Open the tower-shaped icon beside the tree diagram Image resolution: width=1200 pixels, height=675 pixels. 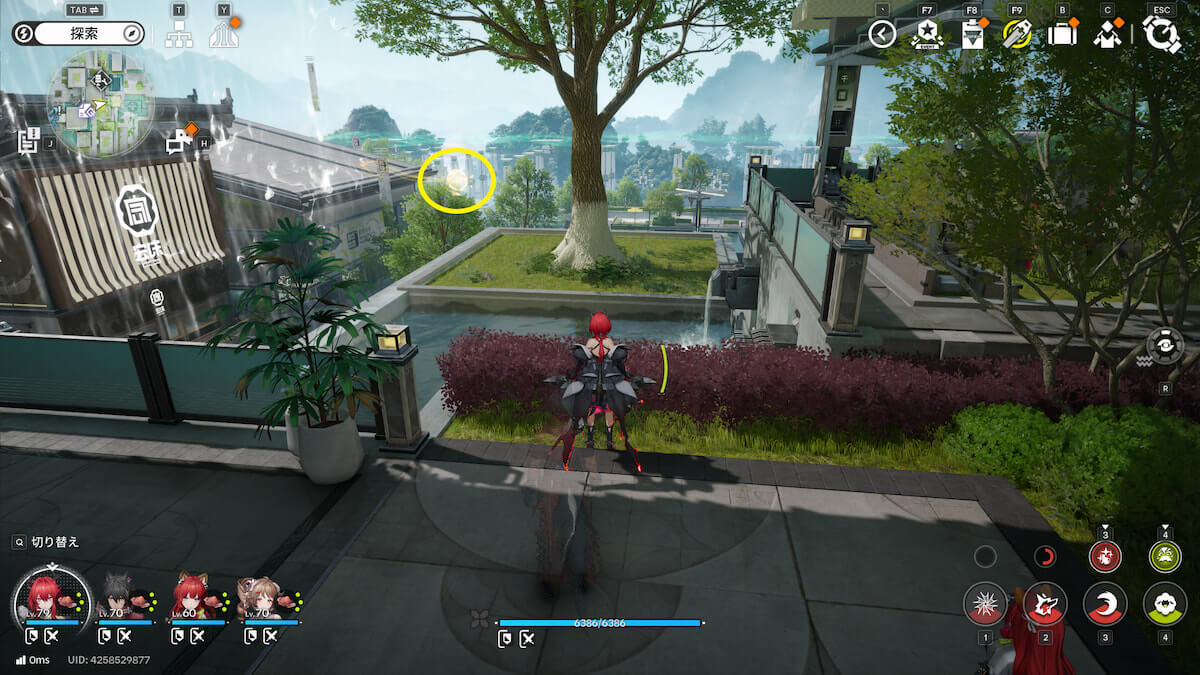click(223, 34)
